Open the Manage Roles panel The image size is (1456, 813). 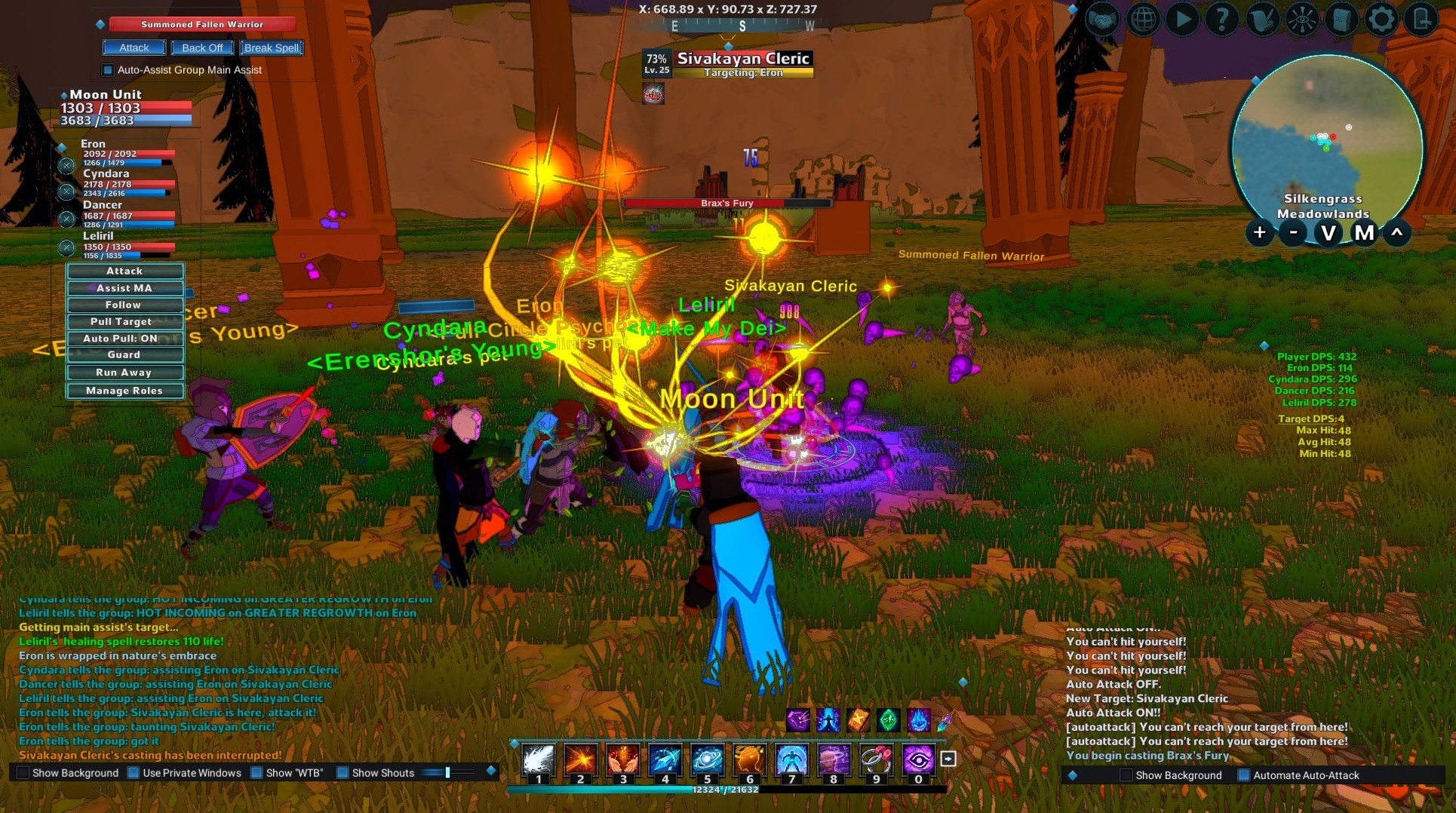coord(124,391)
